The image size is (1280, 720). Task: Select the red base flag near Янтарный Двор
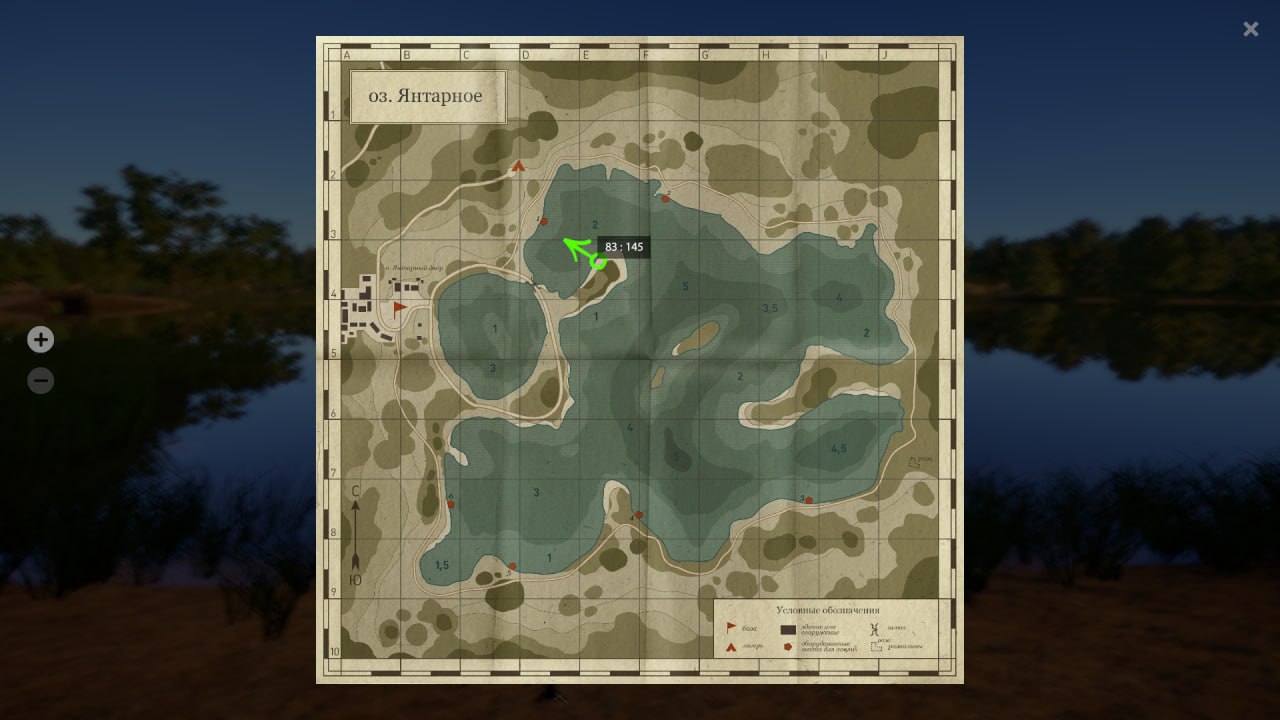(x=399, y=307)
